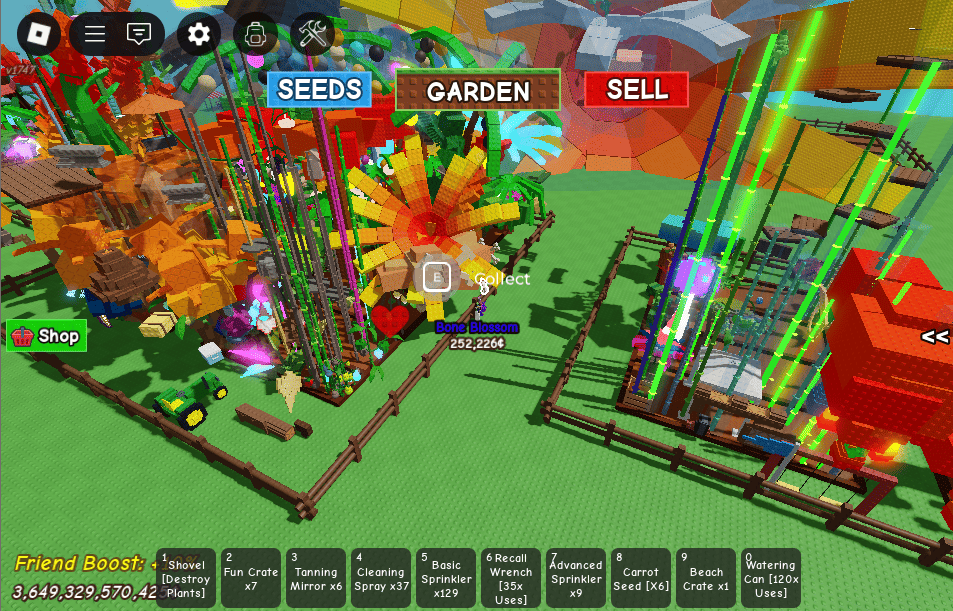
Task: Teleport with the SEEDS button
Action: [x=319, y=90]
